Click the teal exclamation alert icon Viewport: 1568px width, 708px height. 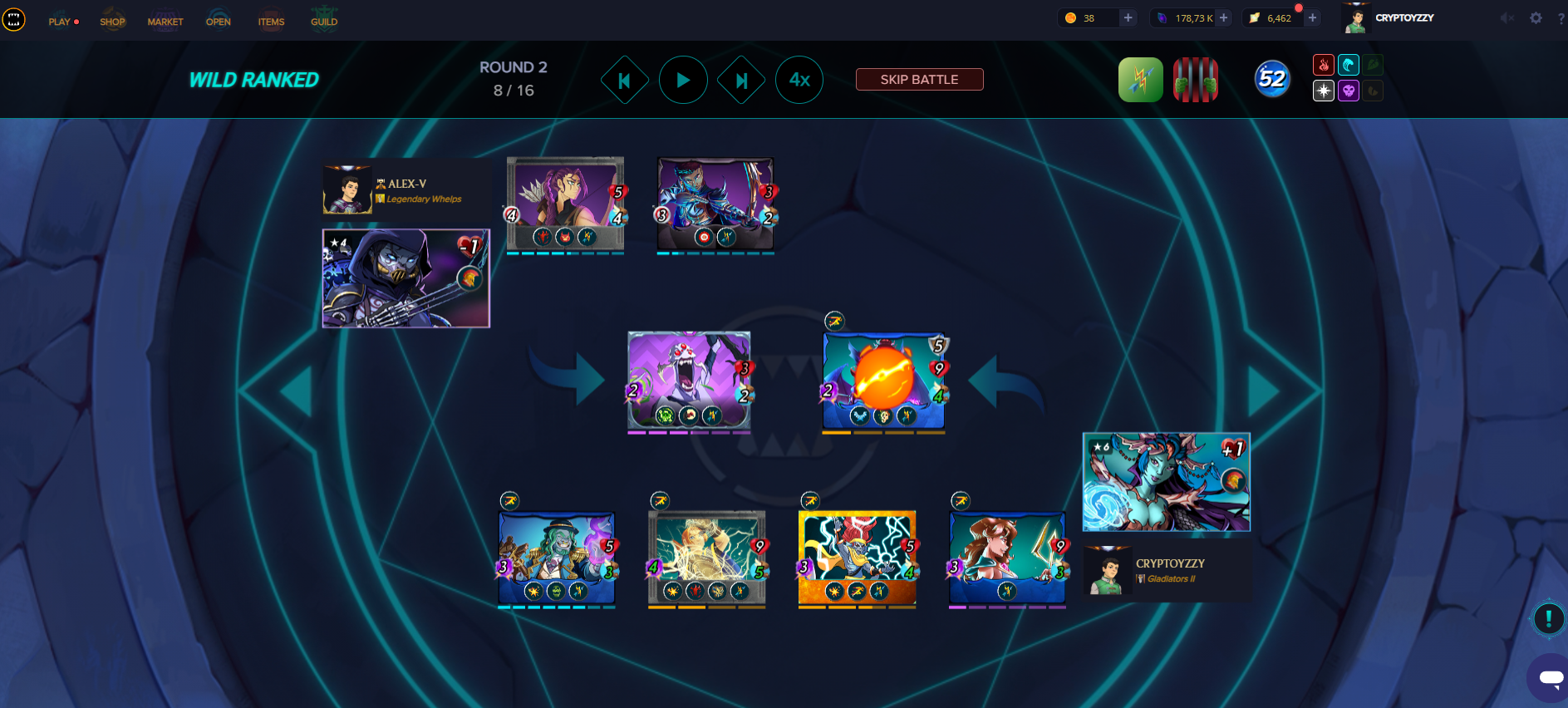pos(1548,618)
